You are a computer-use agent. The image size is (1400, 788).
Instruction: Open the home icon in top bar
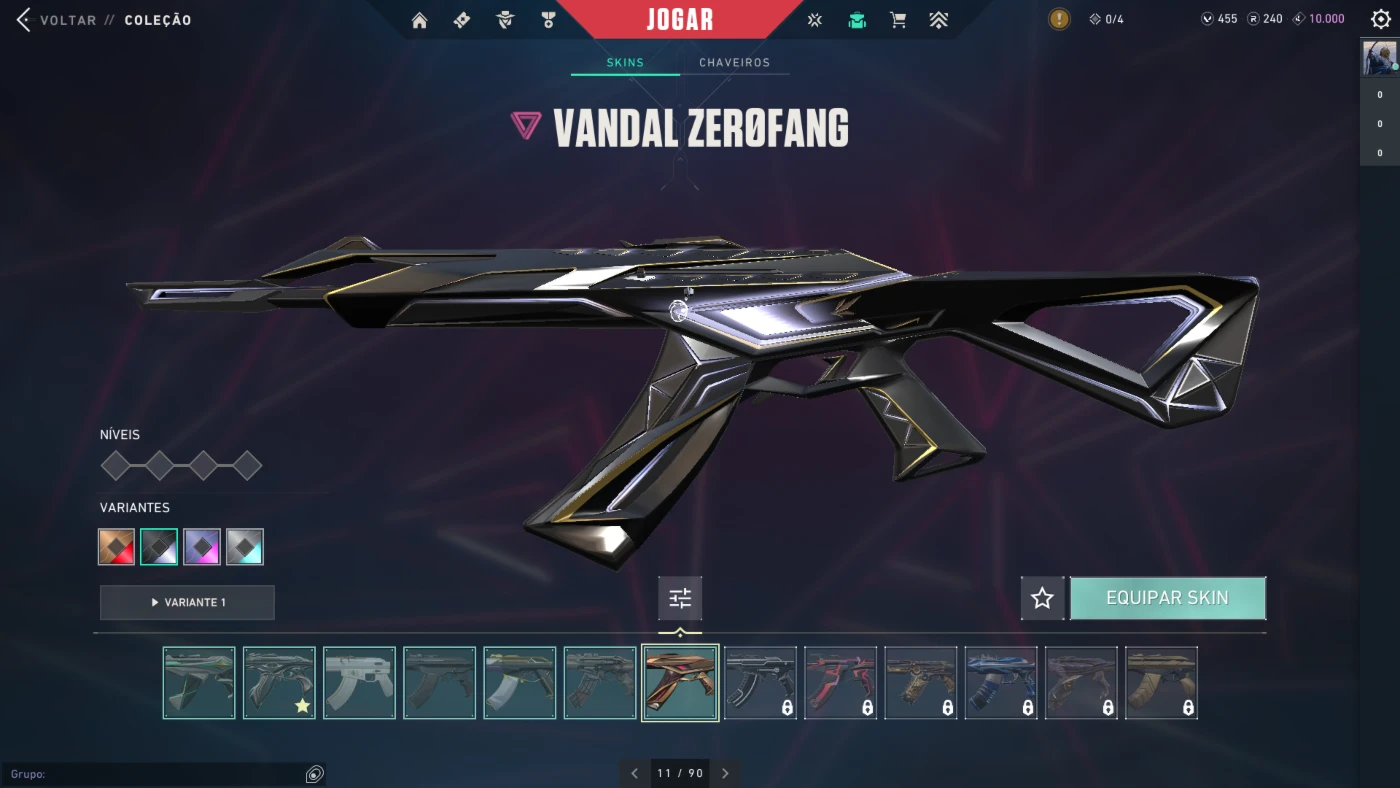pyautogui.click(x=419, y=20)
